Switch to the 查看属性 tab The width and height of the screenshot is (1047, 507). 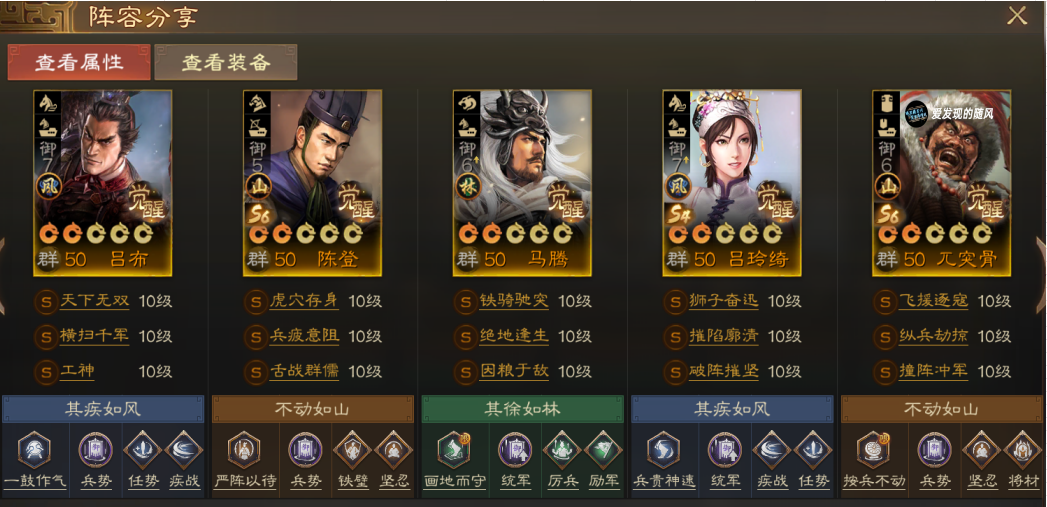click(x=79, y=62)
